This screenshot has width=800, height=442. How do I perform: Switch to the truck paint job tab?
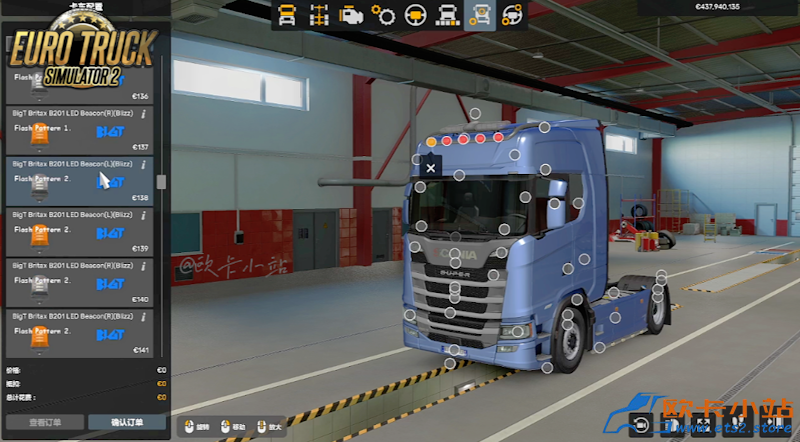pyautogui.click(x=449, y=15)
